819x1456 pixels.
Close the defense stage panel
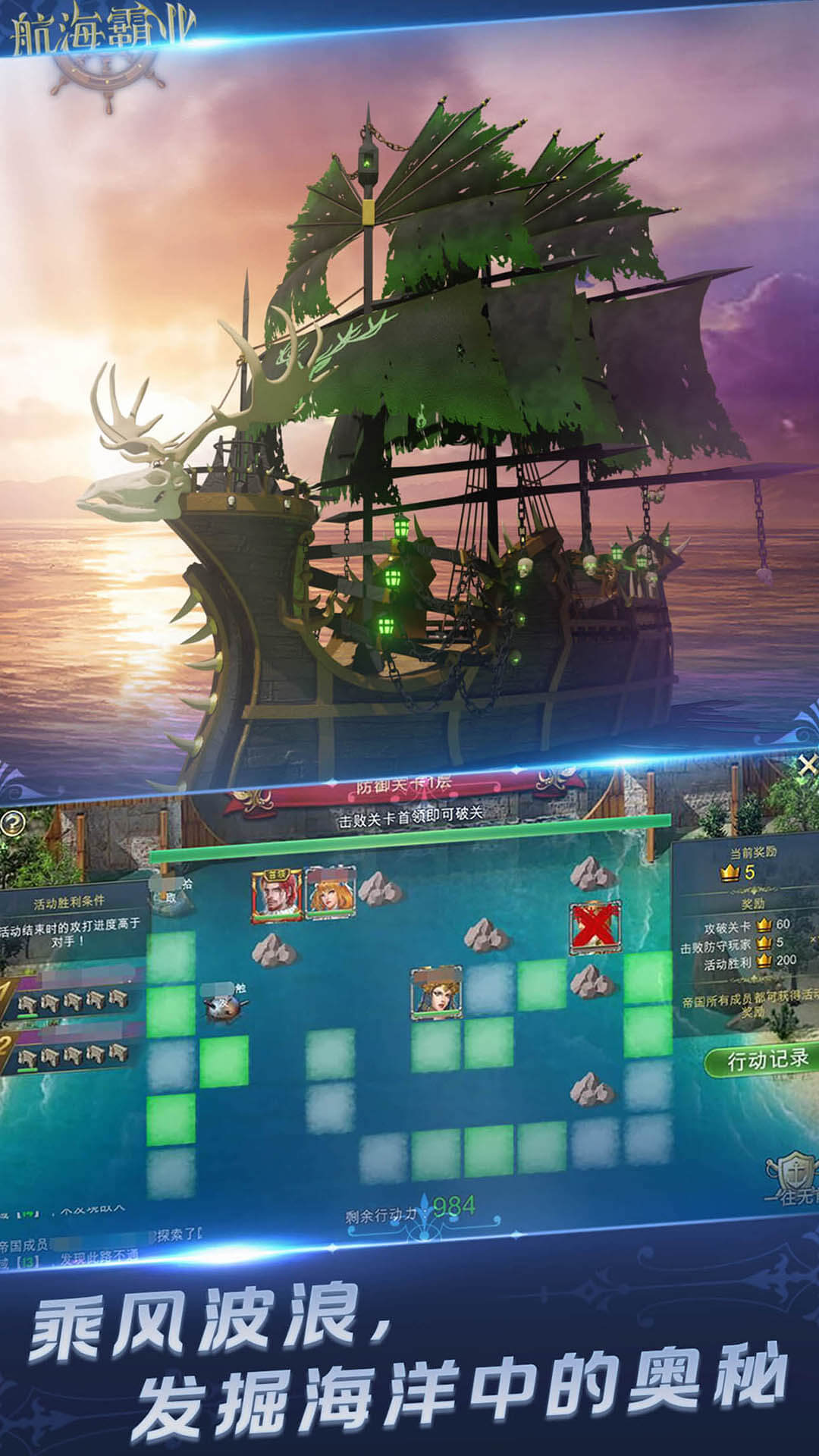[x=807, y=765]
